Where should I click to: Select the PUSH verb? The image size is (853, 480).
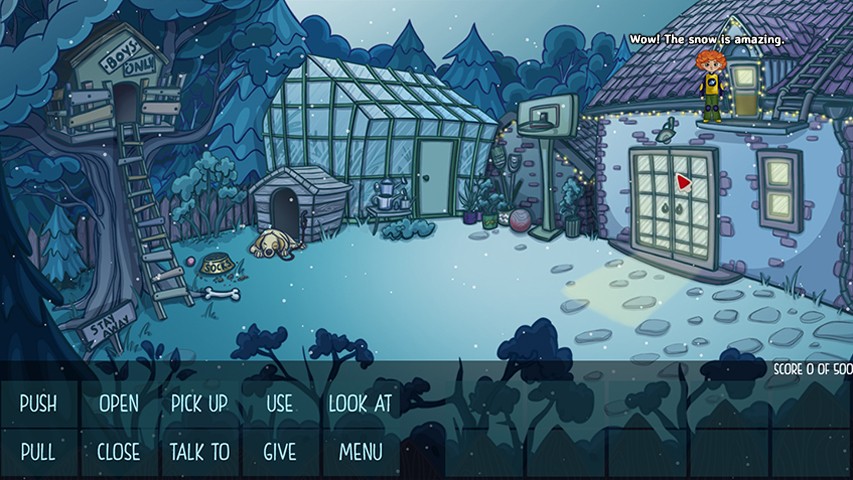pos(38,404)
